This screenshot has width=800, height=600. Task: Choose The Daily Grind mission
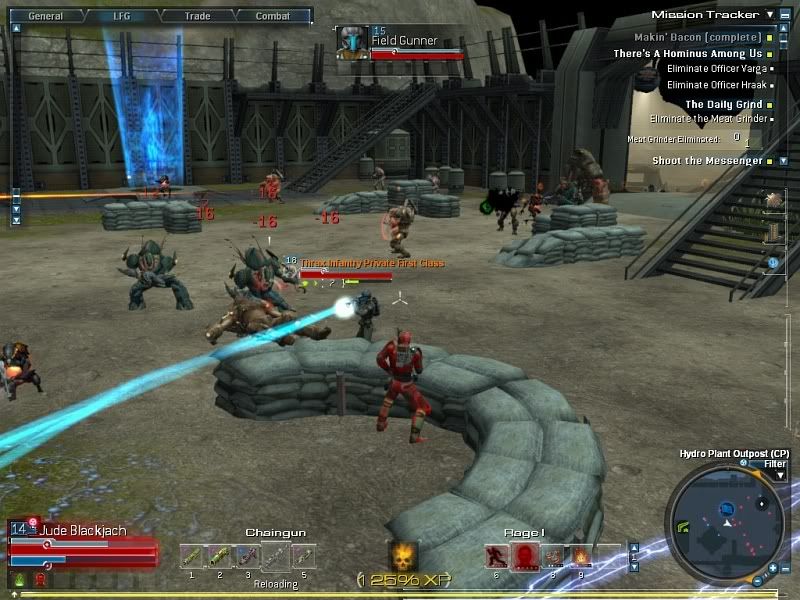point(722,104)
